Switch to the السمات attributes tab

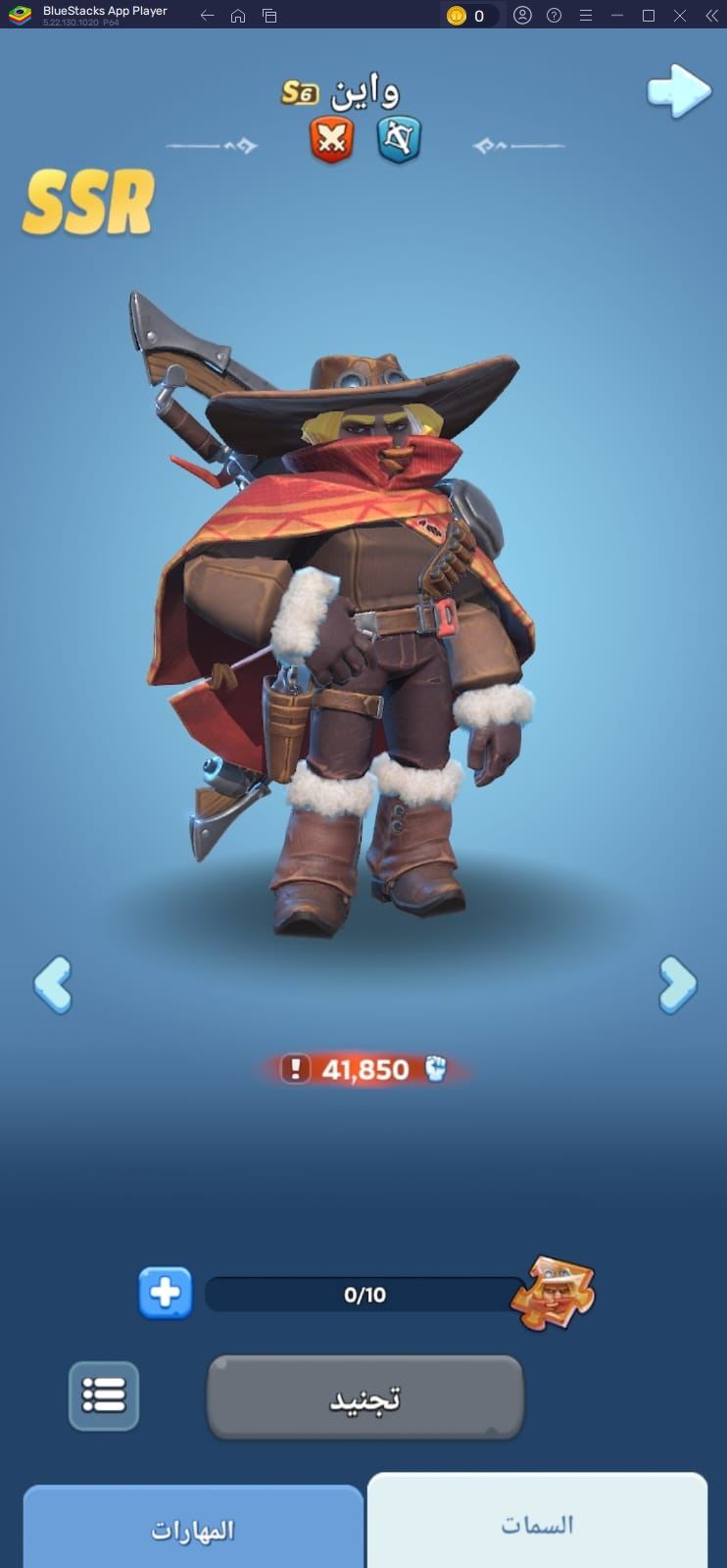tap(537, 1524)
